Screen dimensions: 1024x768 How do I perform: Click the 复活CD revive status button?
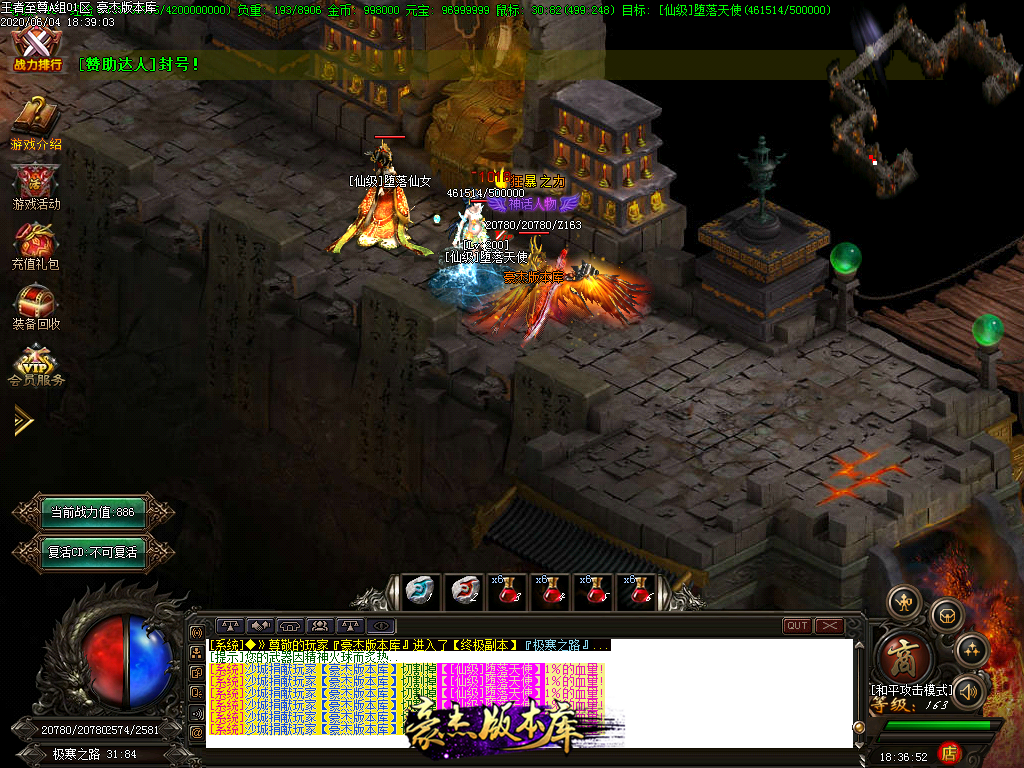pyautogui.click(x=91, y=551)
